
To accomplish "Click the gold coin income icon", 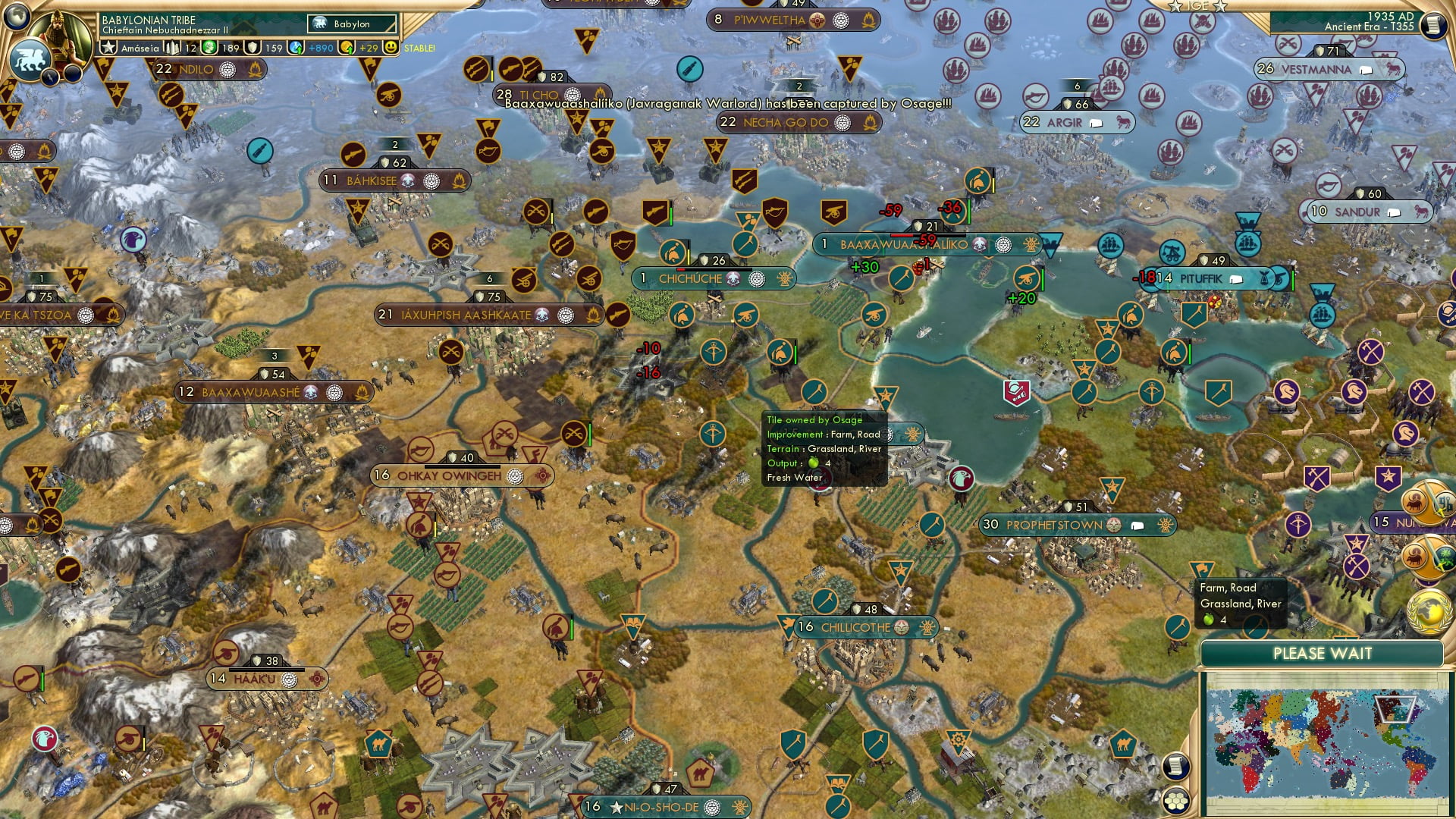I will tap(347, 48).
